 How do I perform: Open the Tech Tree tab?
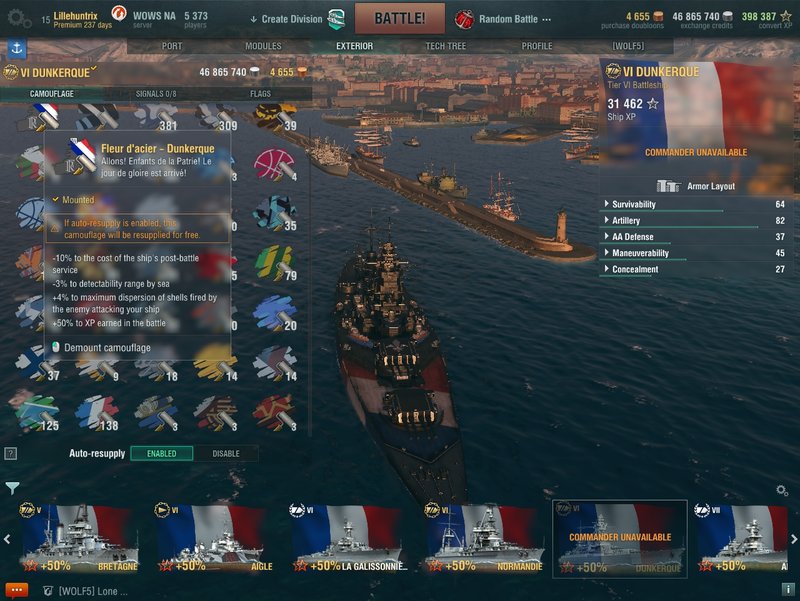(x=443, y=46)
